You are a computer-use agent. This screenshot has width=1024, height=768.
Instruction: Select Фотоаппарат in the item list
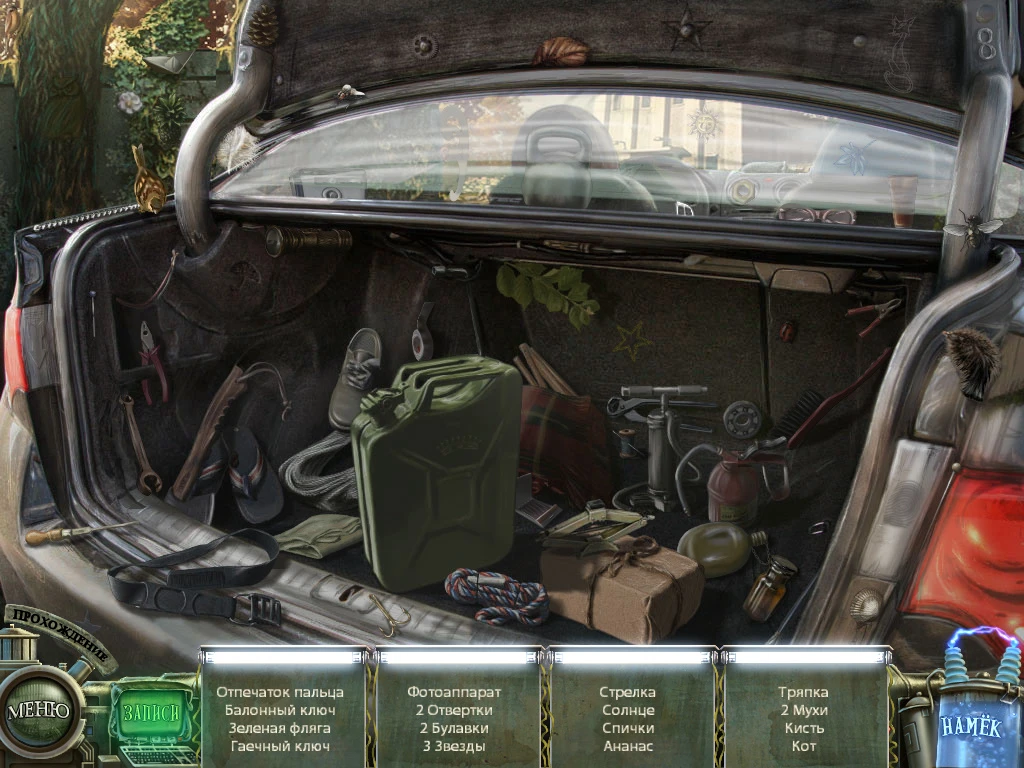454,692
